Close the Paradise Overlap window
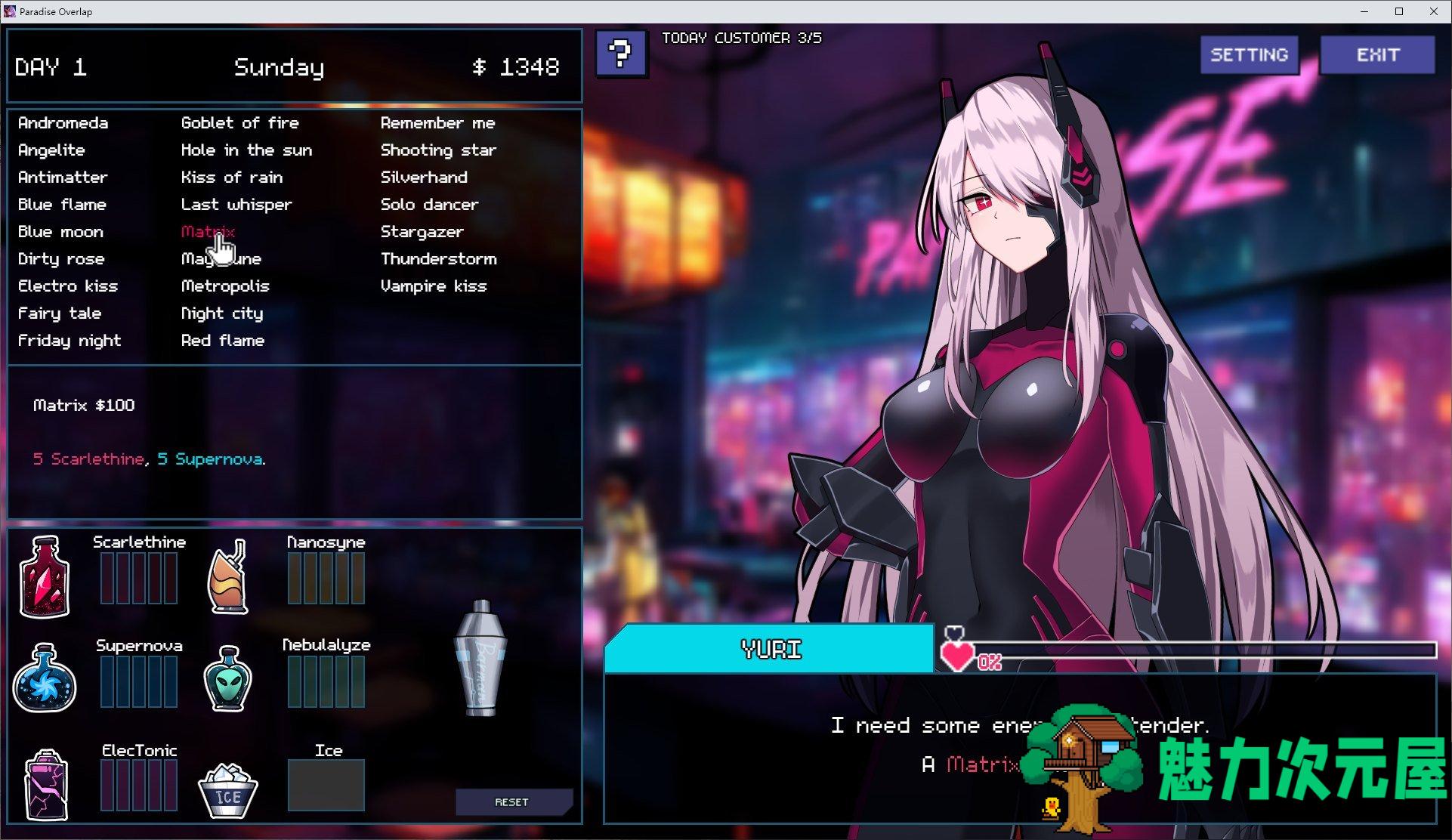 [1434, 11]
